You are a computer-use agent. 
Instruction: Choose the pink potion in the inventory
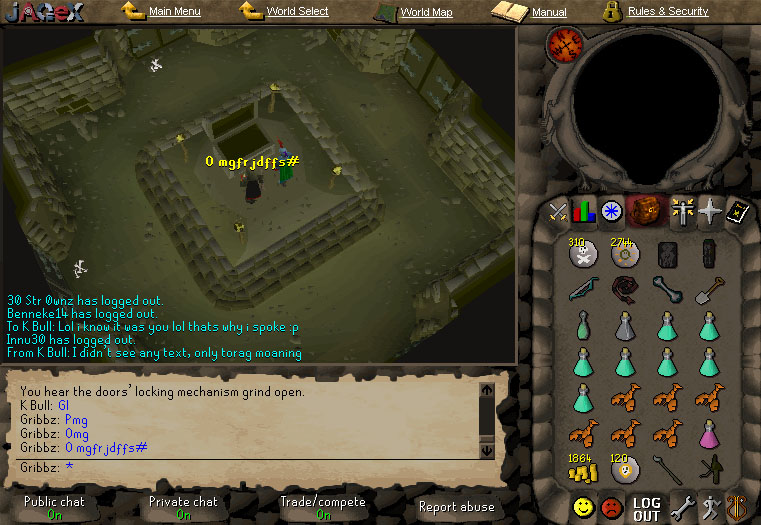[x=709, y=433]
